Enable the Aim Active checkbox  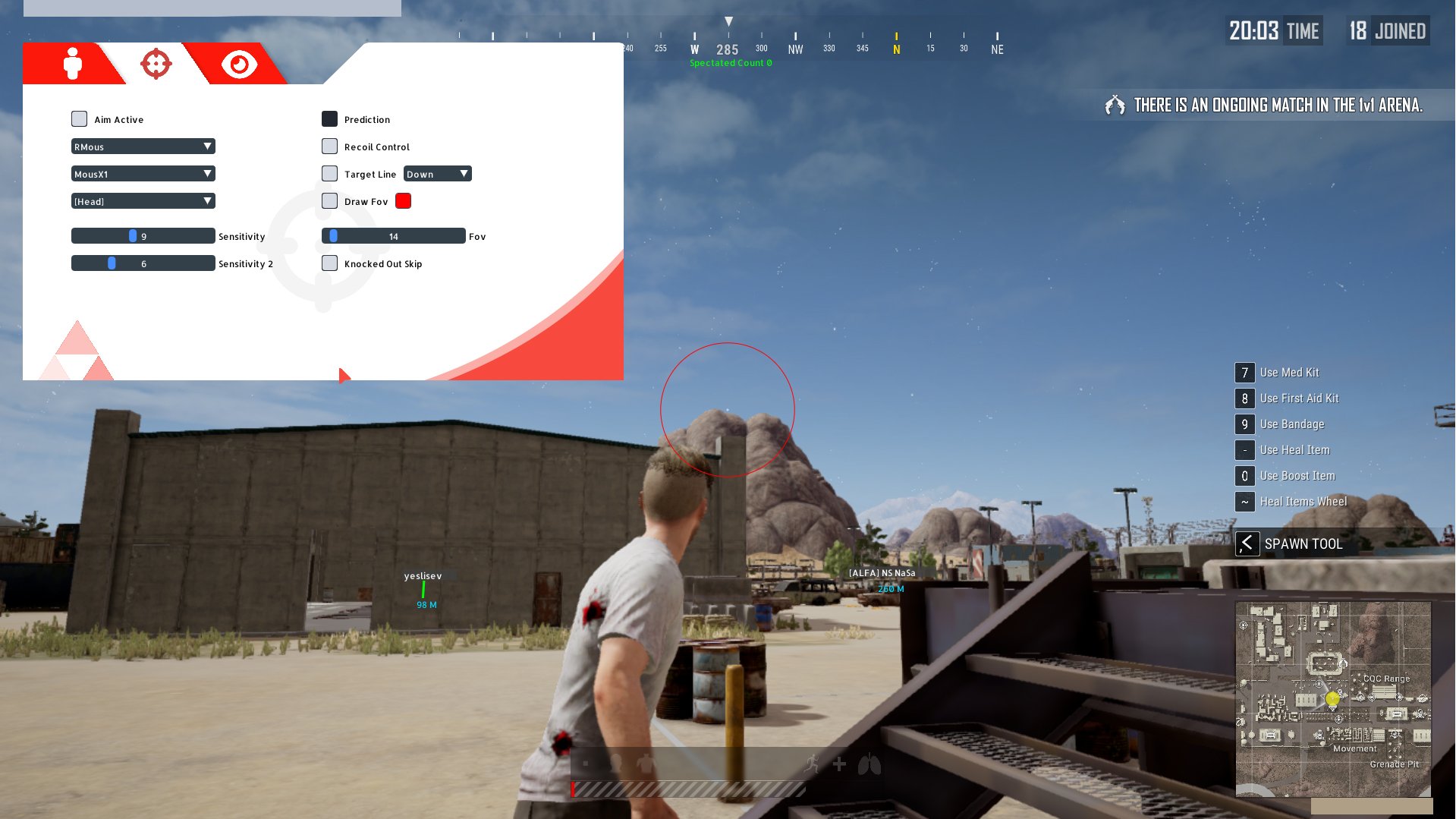pos(79,118)
